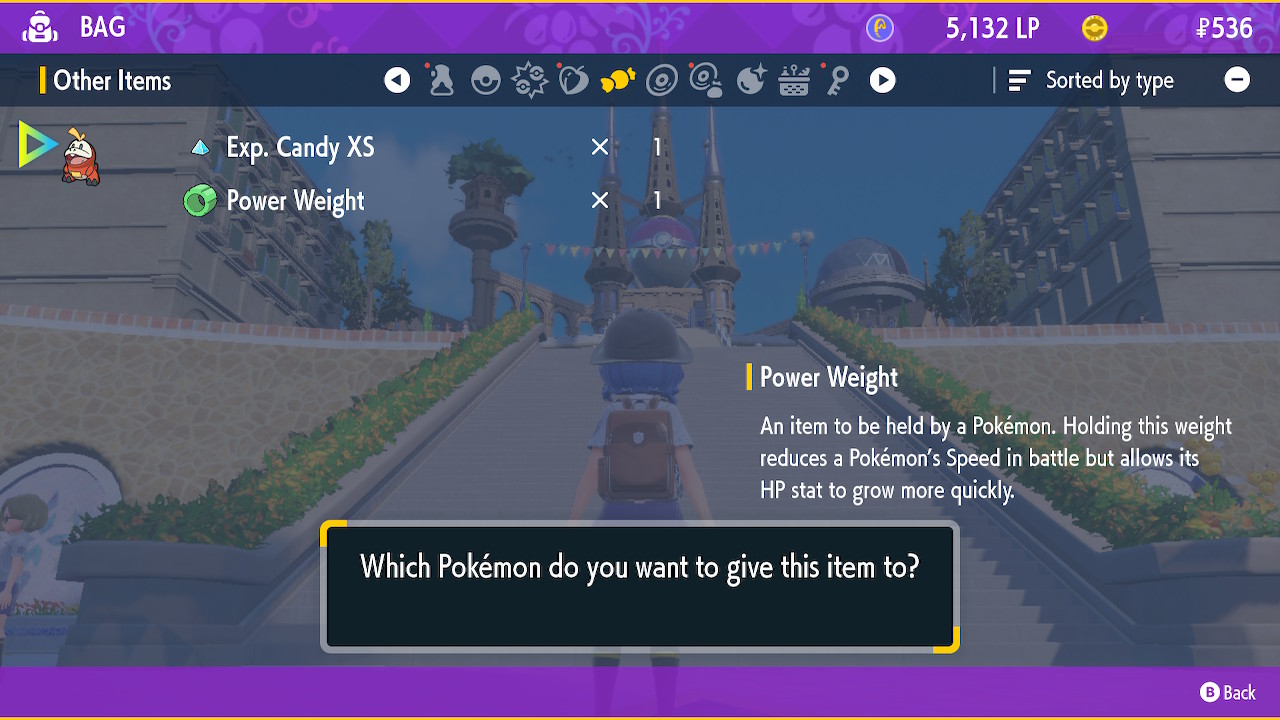The height and width of the screenshot is (720, 1280).
Task: Open the Medicine pocket icon
Action: pyautogui.click(x=441, y=79)
